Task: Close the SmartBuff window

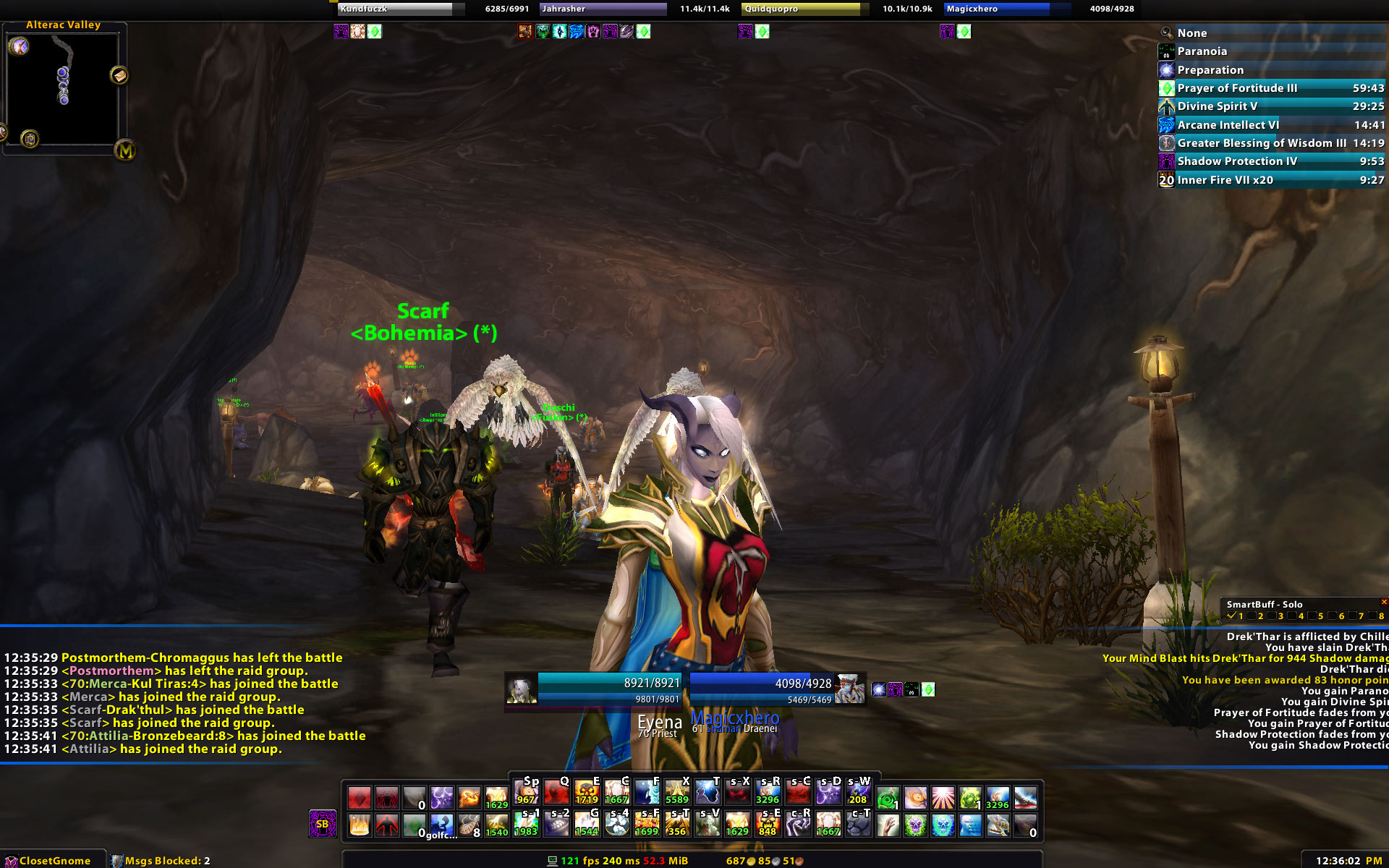Action: [1383, 602]
